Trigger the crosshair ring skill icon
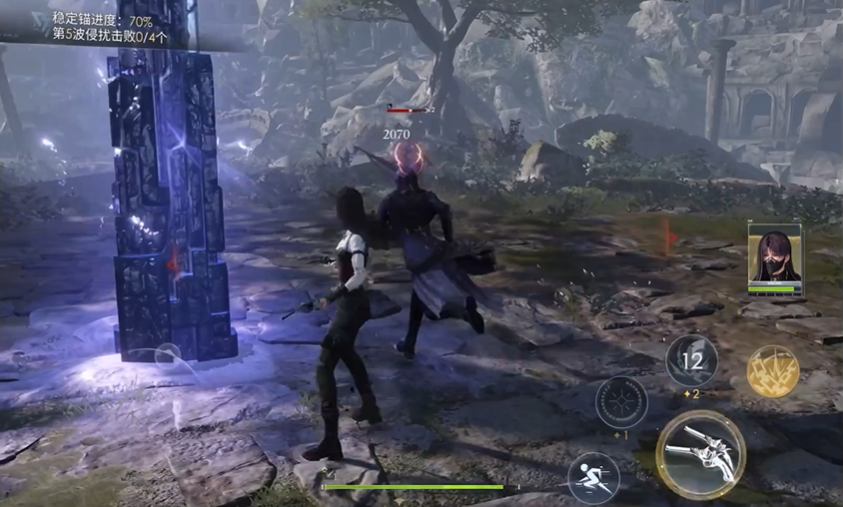 pos(621,402)
